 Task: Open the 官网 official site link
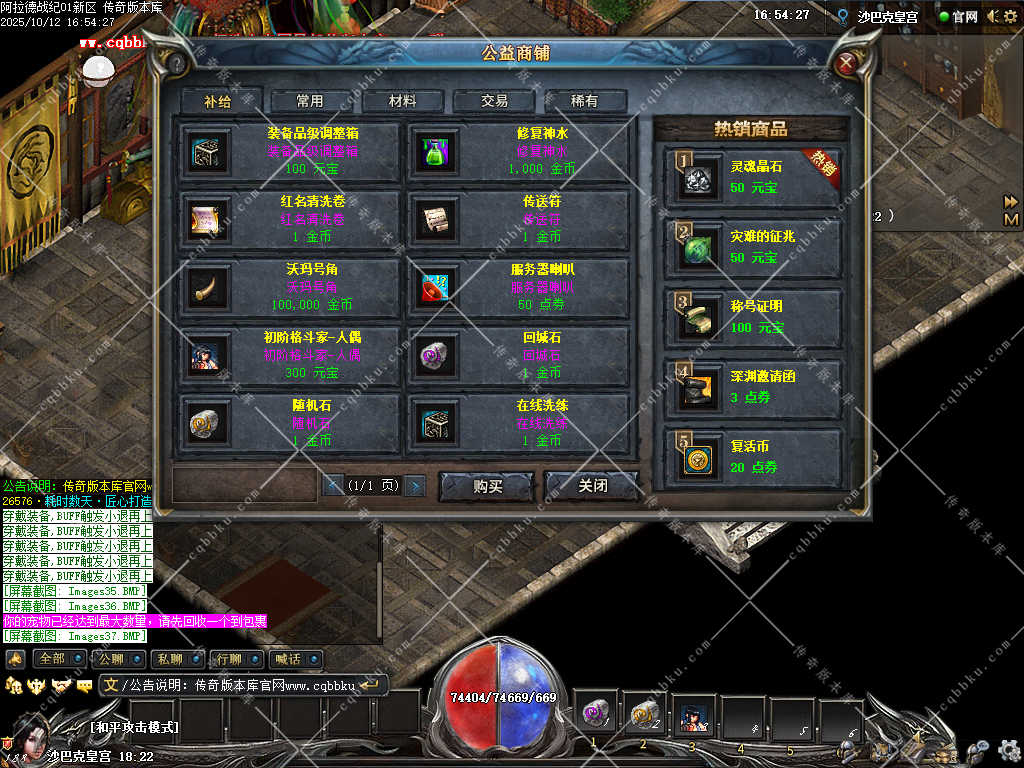pos(959,17)
